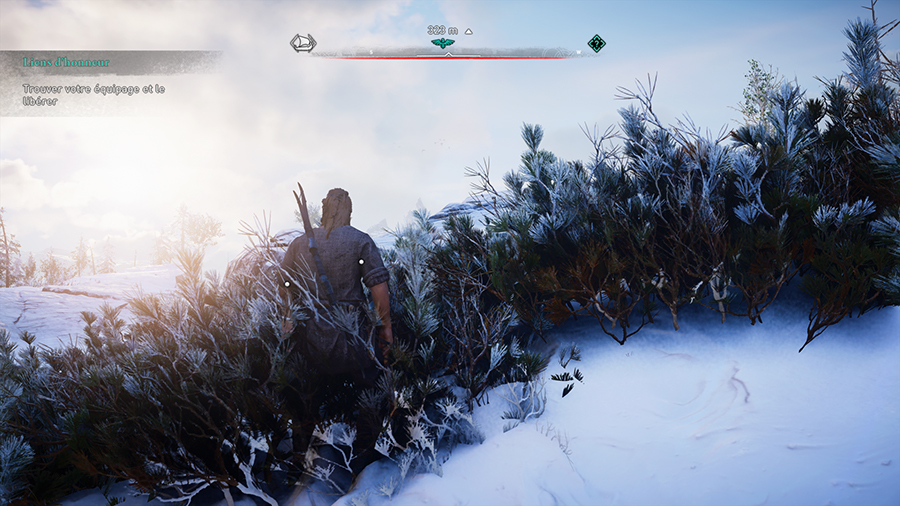Image resolution: width=900 pixels, height=506 pixels.
Task: Select the question mark diamond compass marker
Action: click(x=596, y=43)
